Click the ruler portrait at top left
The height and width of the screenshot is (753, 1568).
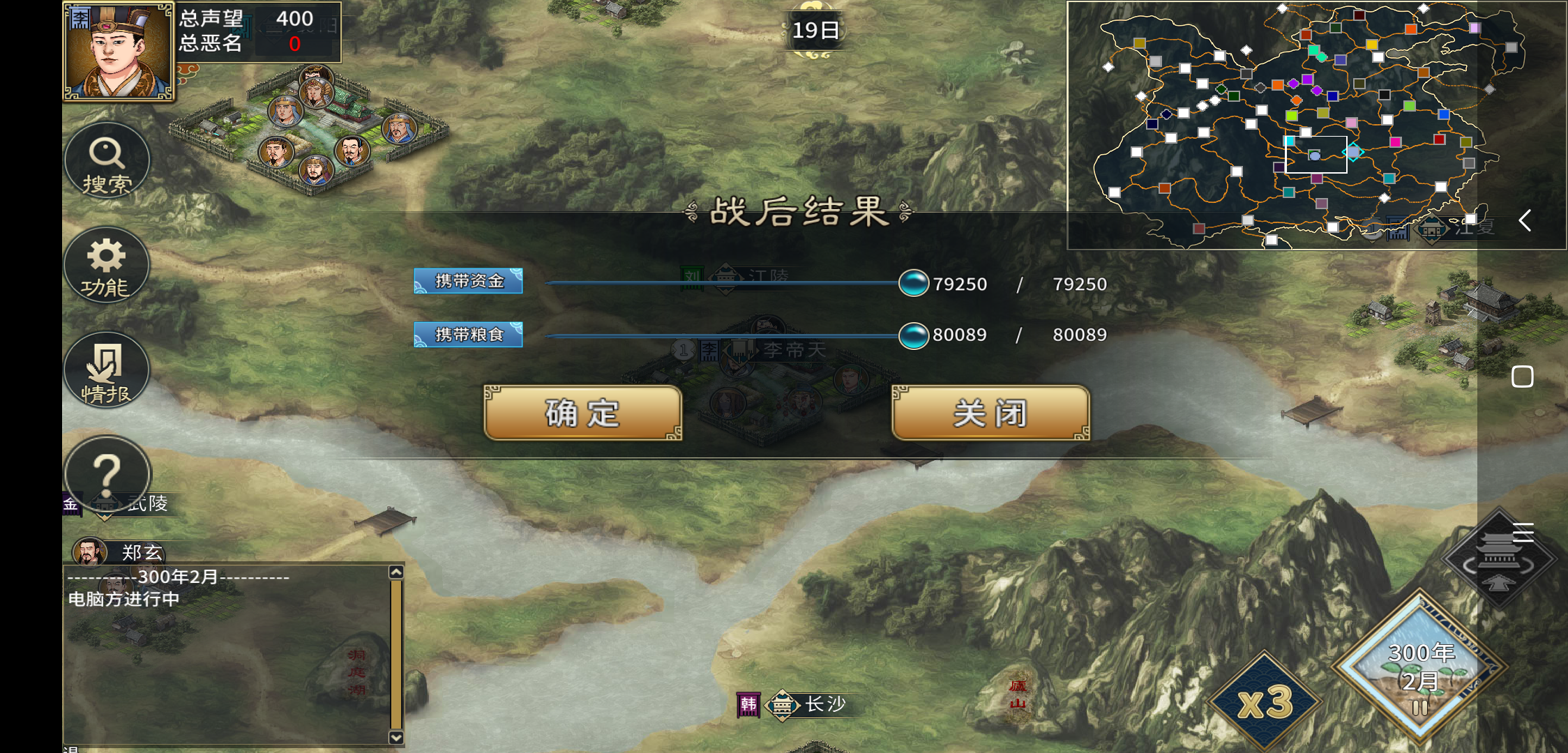point(118,52)
